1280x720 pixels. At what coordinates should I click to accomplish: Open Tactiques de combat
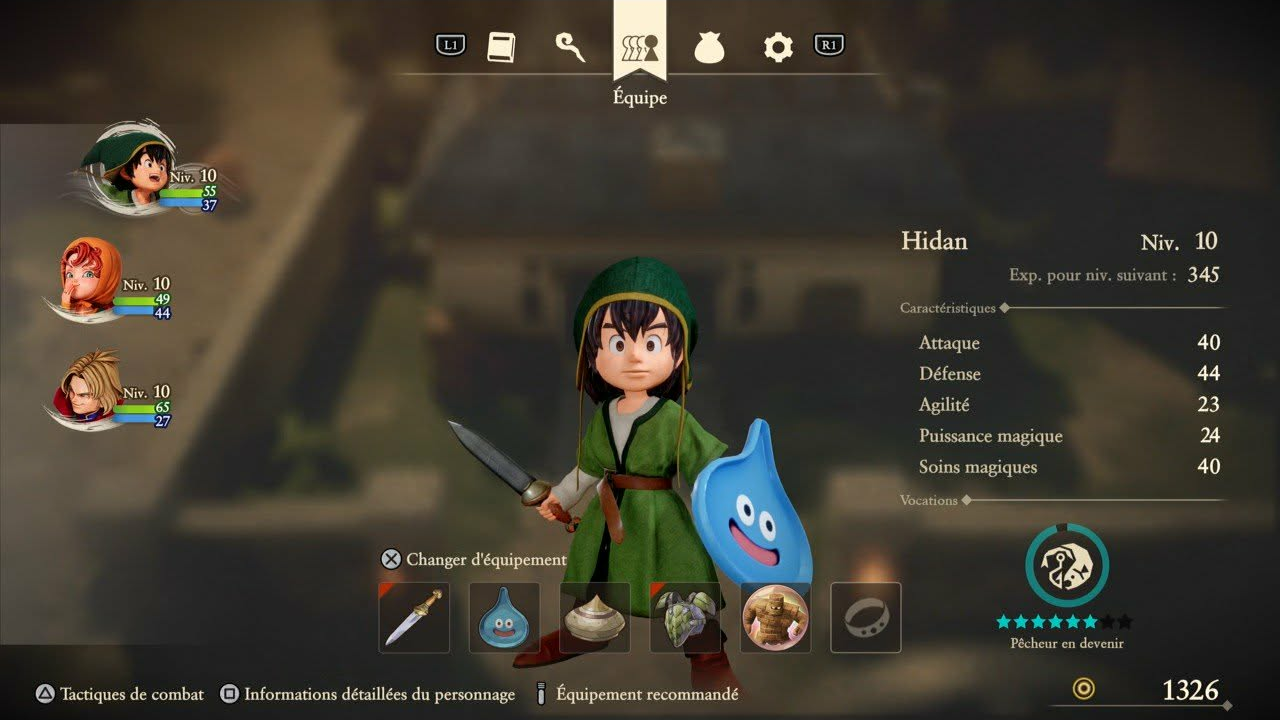pyautogui.click(x=120, y=694)
